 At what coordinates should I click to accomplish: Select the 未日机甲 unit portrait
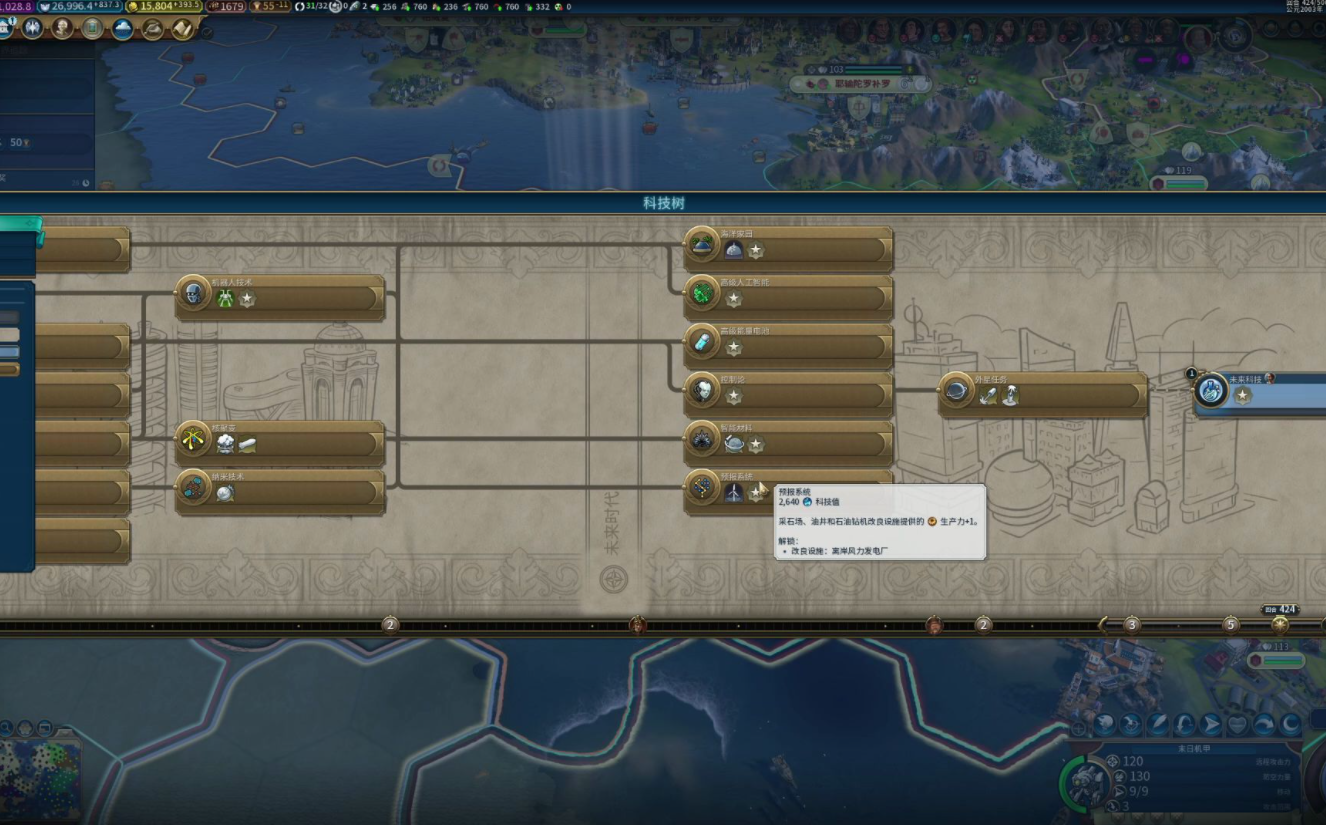[1085, 783]
